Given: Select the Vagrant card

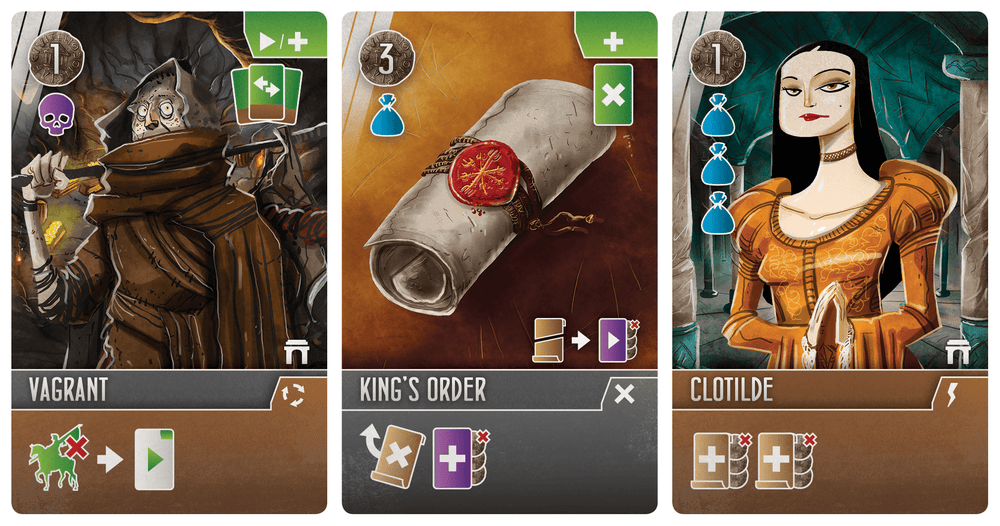Looking at the screenshot, I should click(x=169, y=262).
